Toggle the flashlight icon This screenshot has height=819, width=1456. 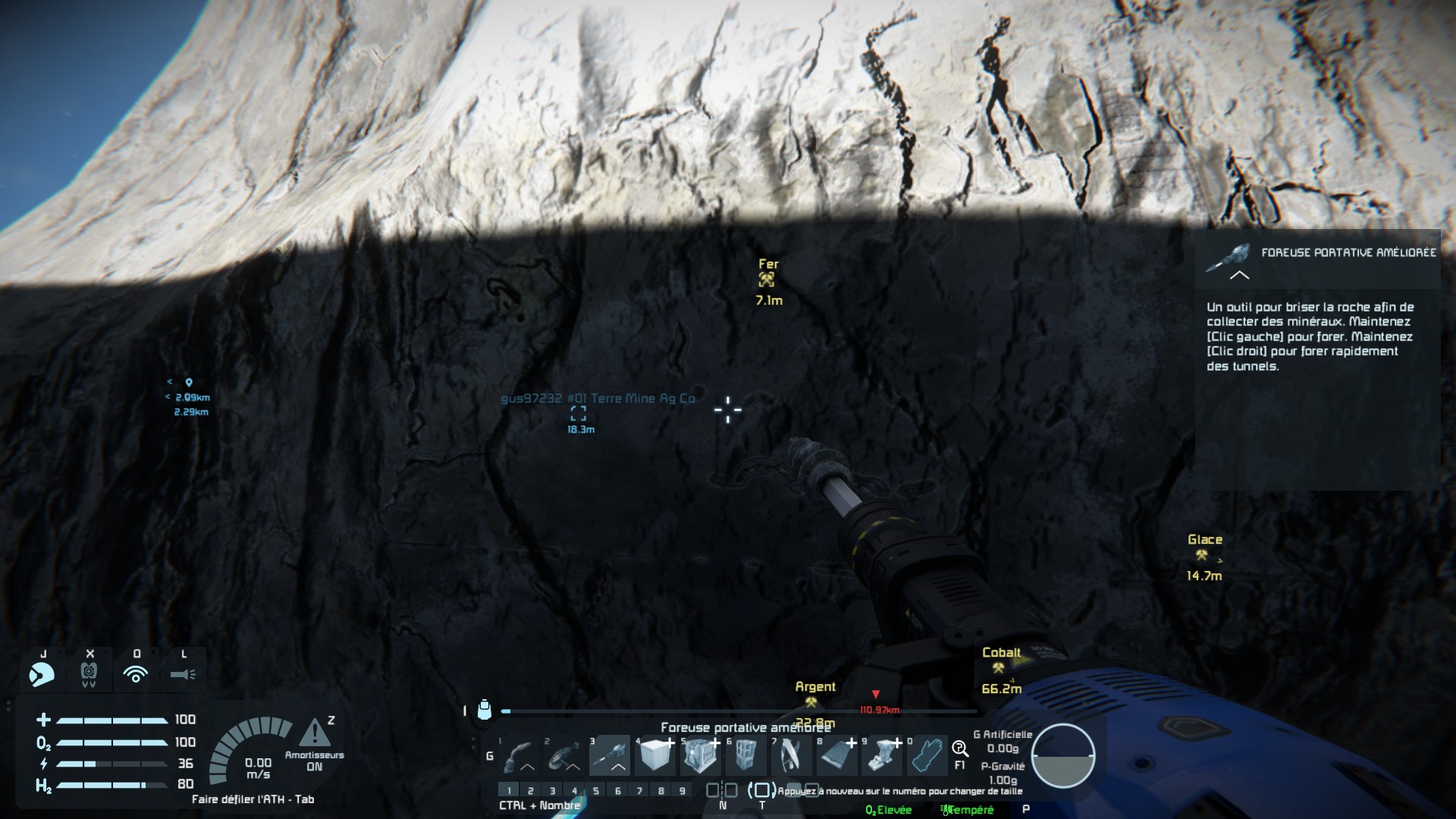click(x=183, y=673)
